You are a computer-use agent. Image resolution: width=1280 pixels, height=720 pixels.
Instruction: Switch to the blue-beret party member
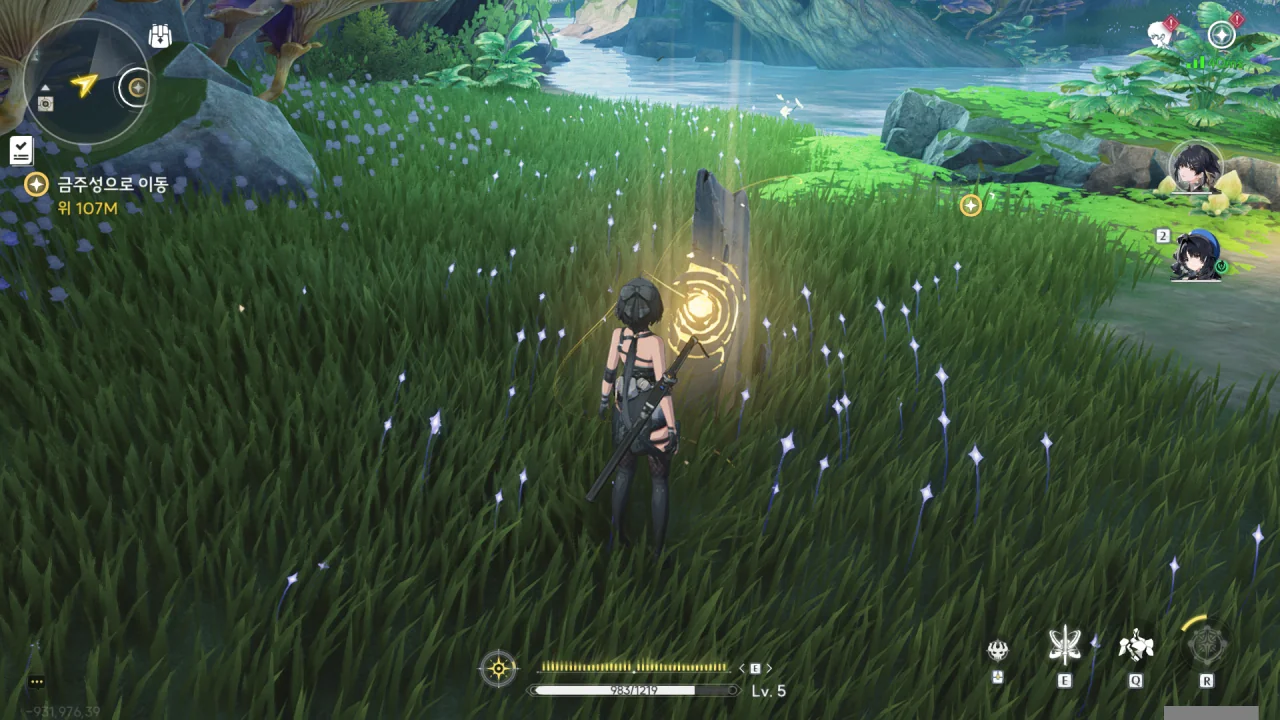[x=1195, y=256]
